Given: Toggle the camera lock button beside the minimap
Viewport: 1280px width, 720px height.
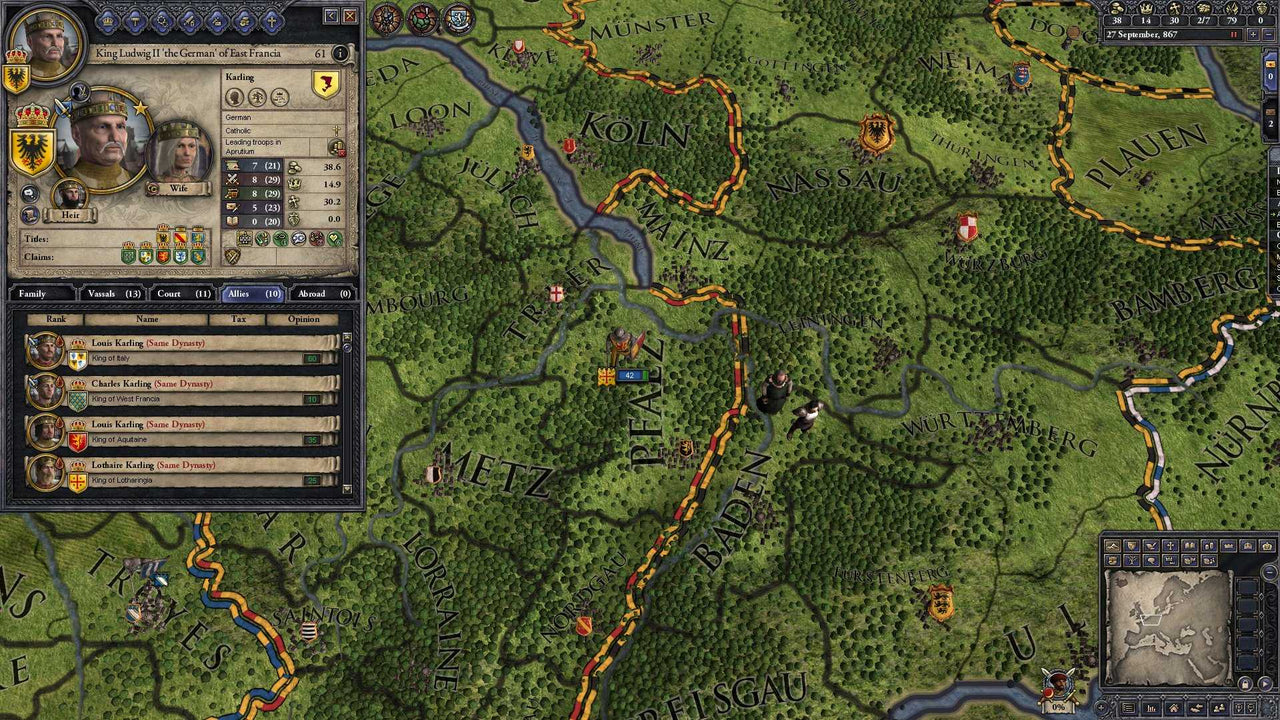Looking at the screenshot, I should (1244, 682).
